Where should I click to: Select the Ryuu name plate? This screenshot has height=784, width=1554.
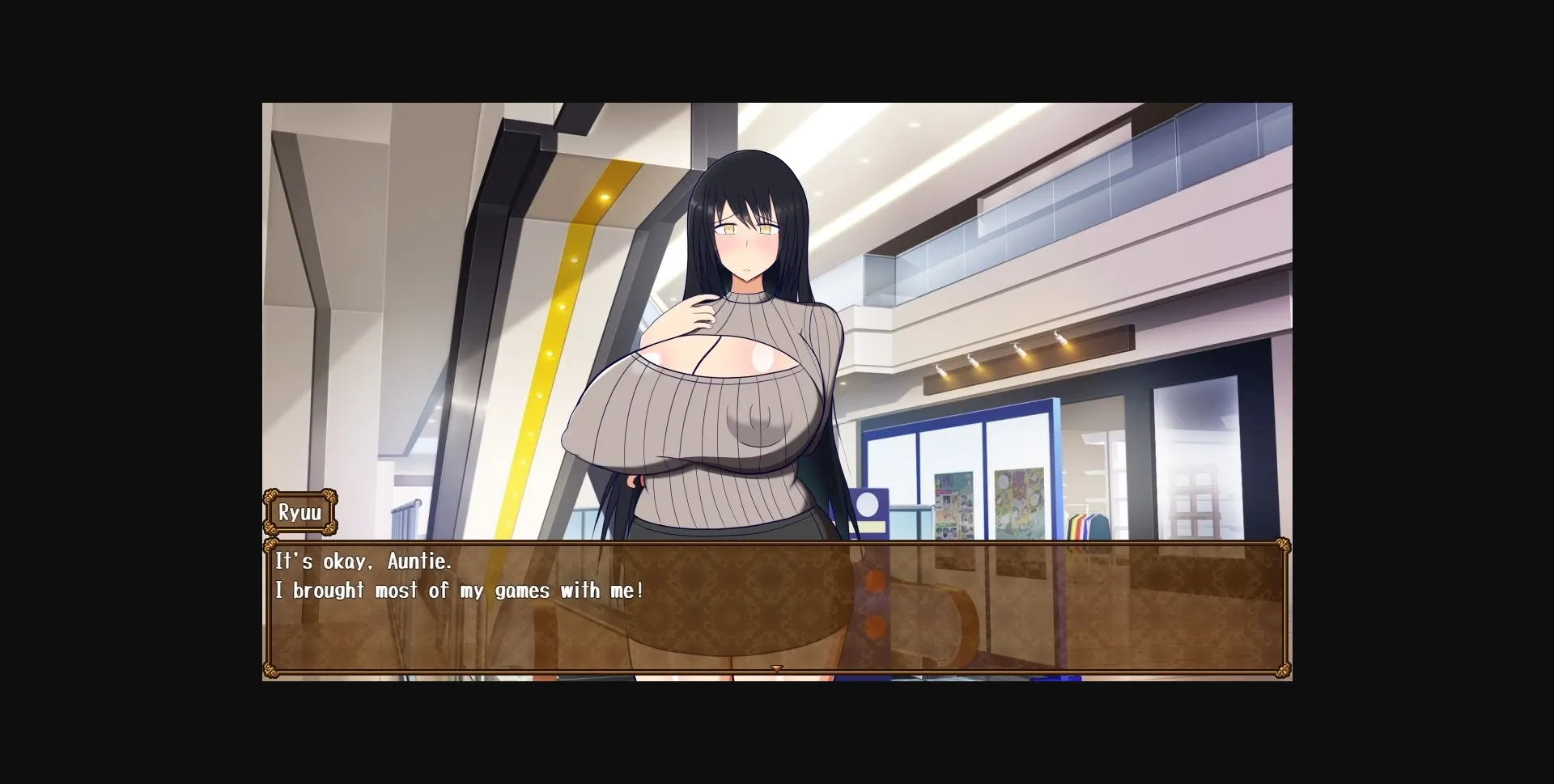point(300,513)
